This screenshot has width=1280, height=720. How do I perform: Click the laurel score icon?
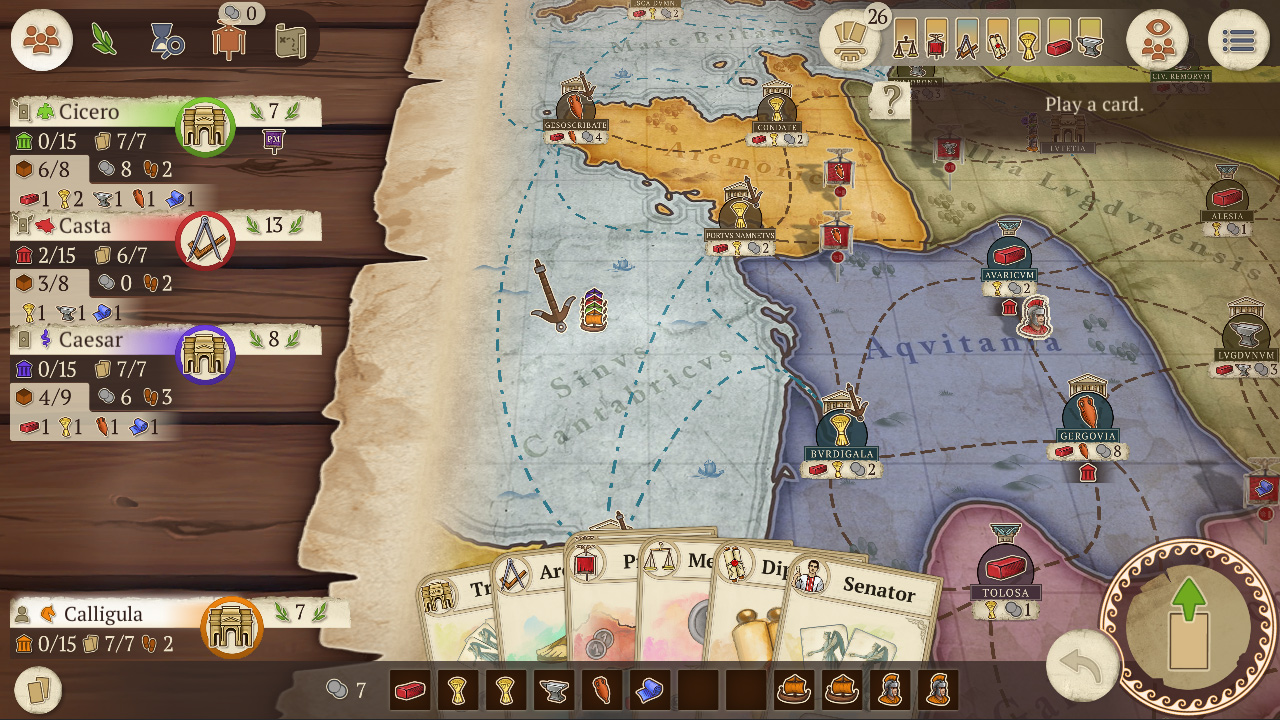click(103, 38)
